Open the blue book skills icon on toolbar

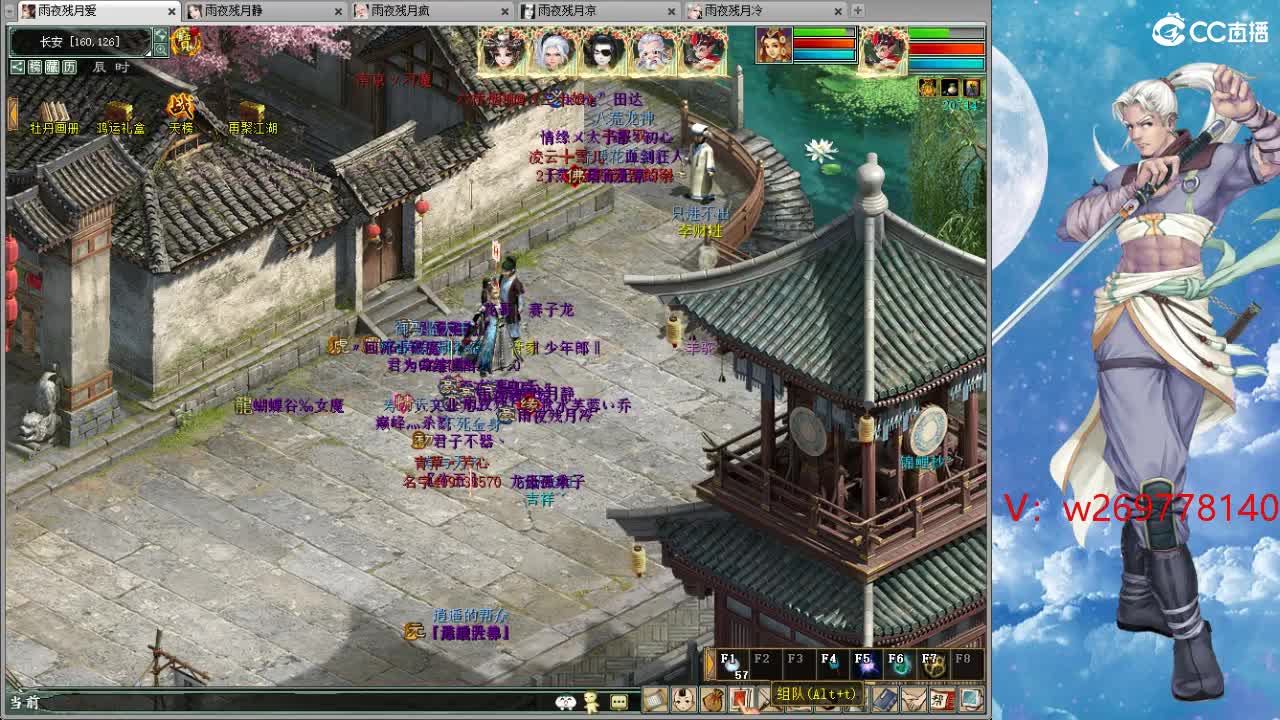click(882, 700)
